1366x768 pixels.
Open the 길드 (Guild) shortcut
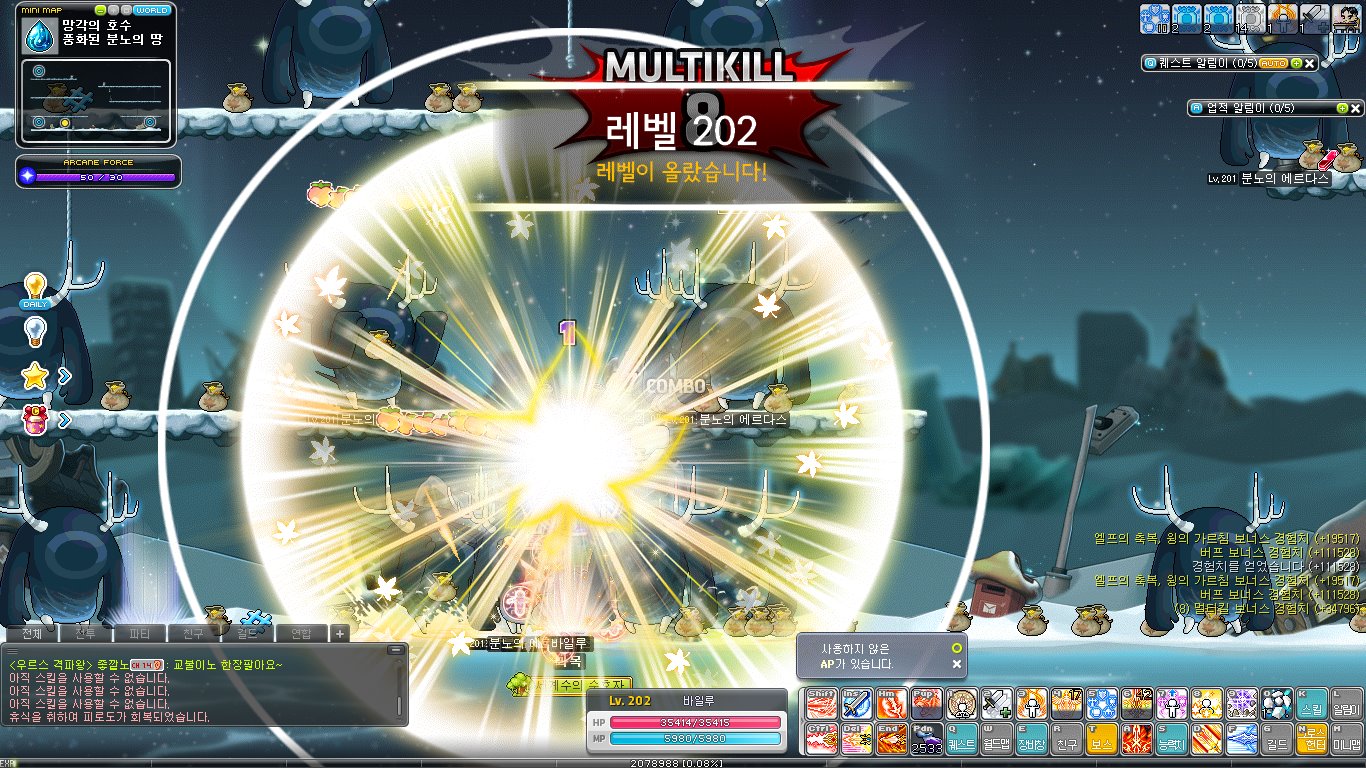point(1276,739)
